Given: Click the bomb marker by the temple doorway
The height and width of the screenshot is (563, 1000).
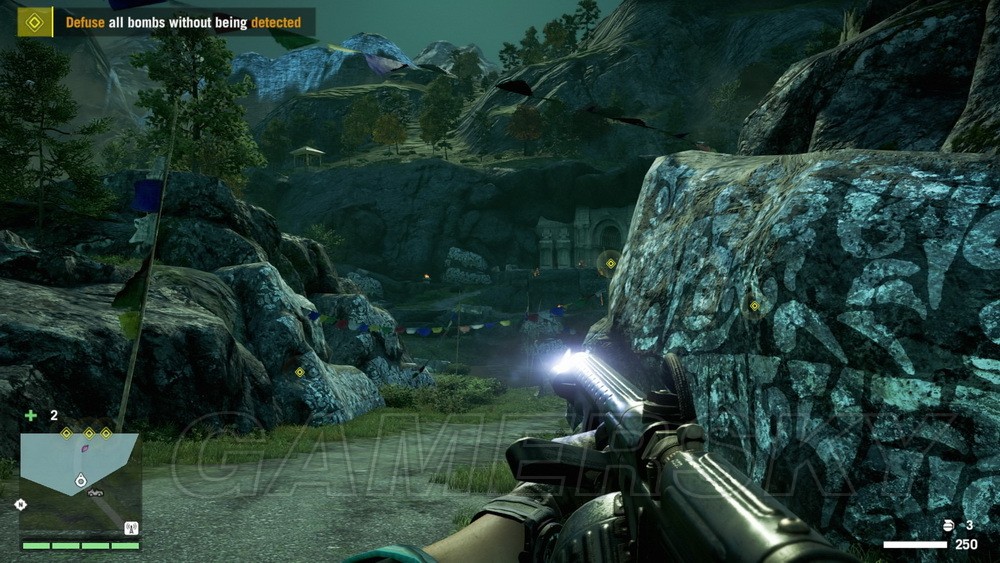Looking at the screenshot, I should coord(610,264).
